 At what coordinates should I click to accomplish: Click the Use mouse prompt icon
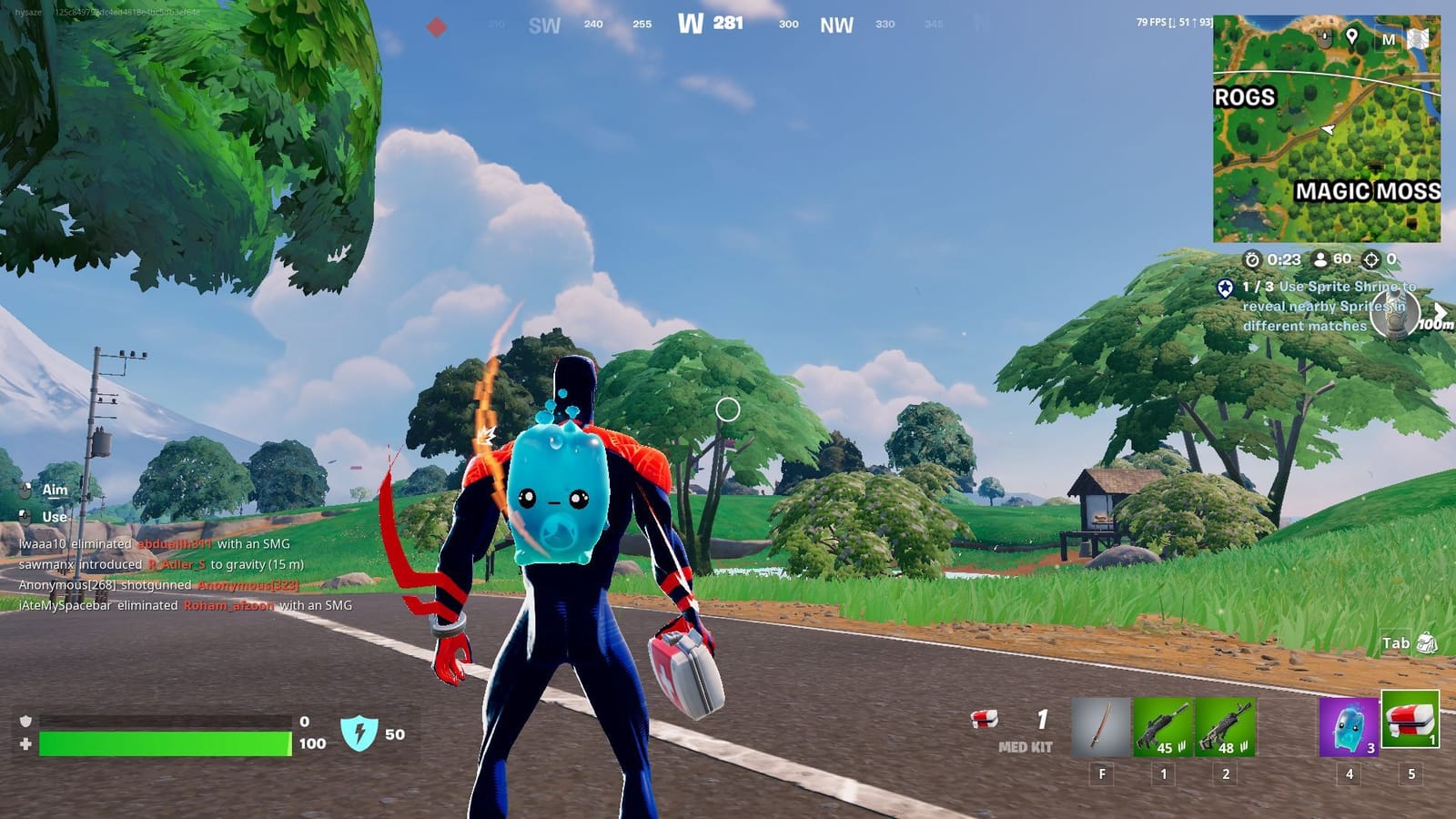point(25,516)
